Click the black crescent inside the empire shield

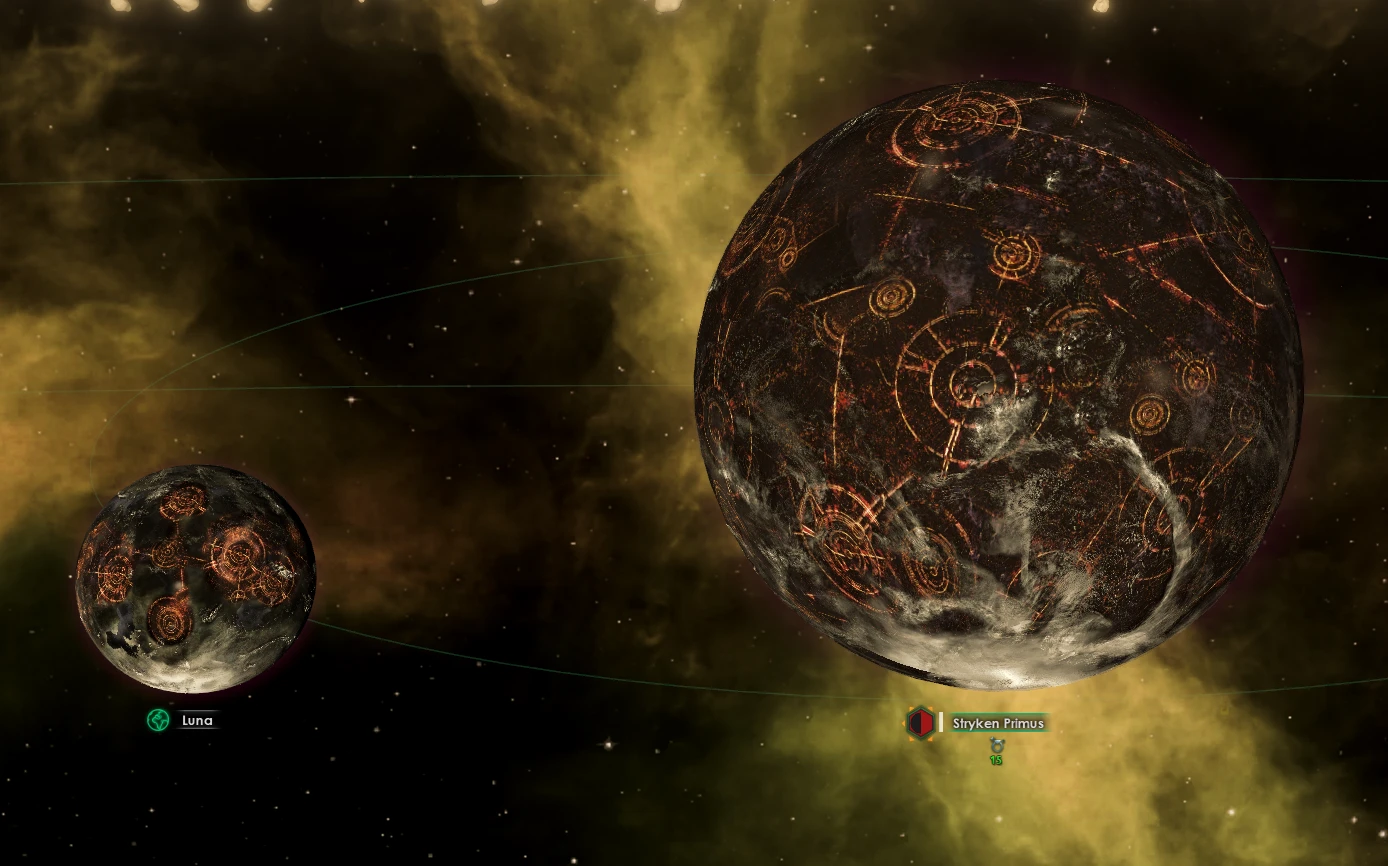coord(915,722)
